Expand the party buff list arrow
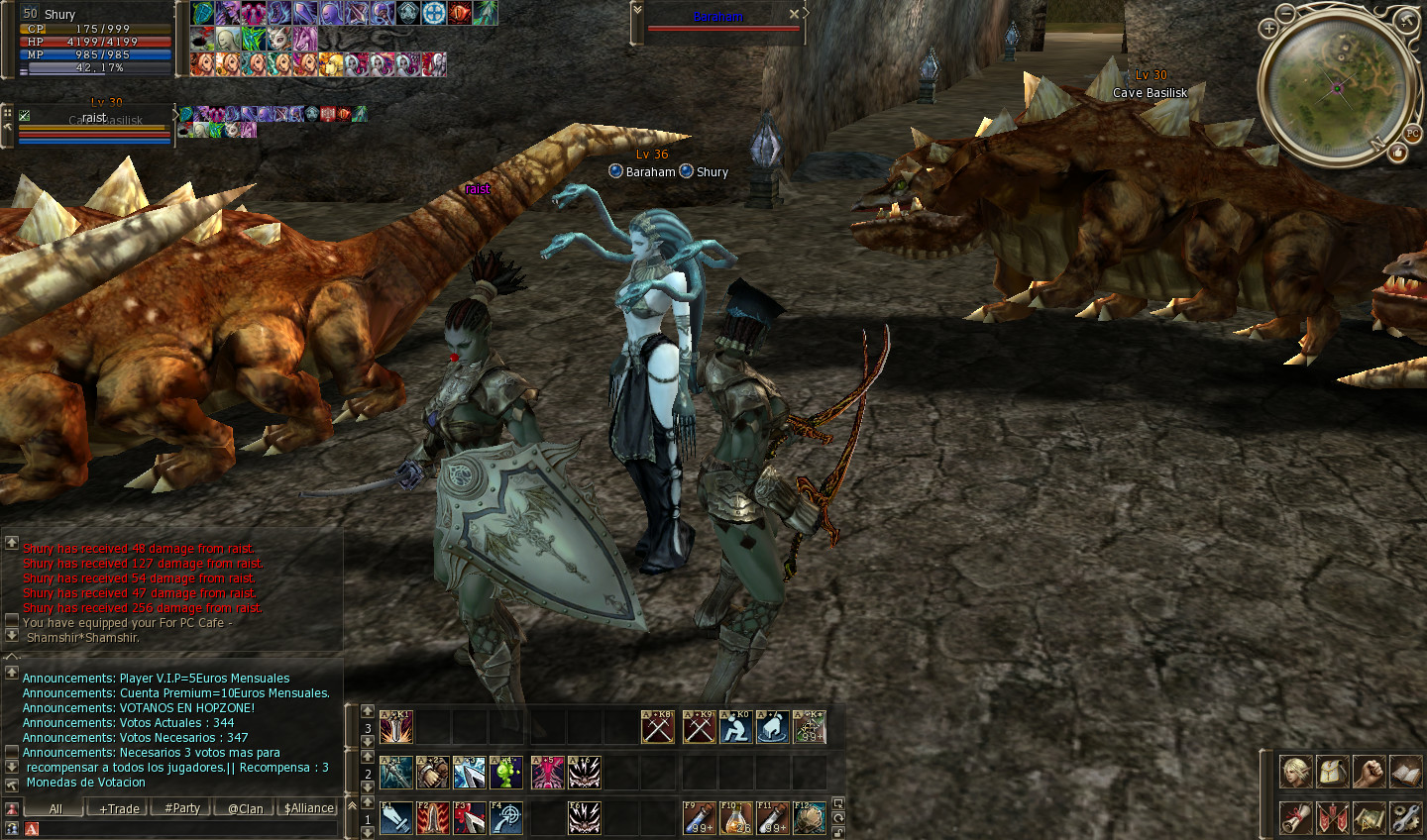Screen dimensions: 1427x840 (x=176, y=114)
